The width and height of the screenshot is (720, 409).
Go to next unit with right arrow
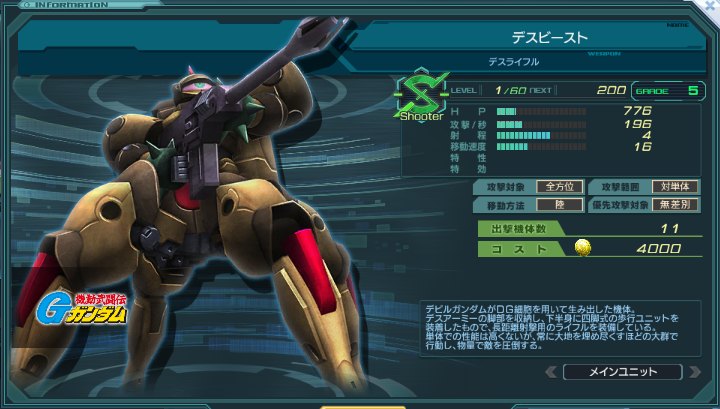pos(694,372)
